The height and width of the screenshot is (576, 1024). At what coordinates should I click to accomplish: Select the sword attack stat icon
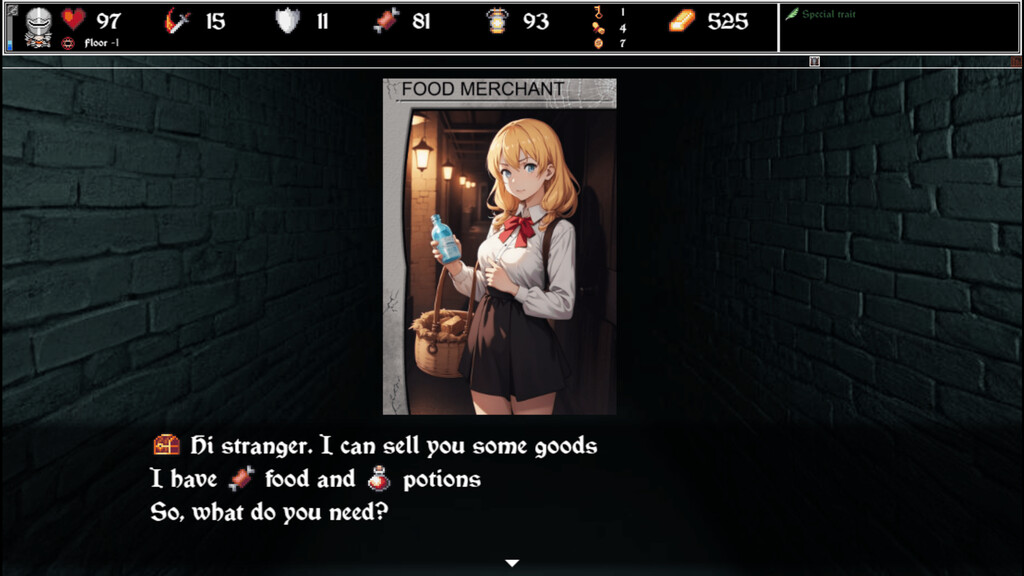178,21
